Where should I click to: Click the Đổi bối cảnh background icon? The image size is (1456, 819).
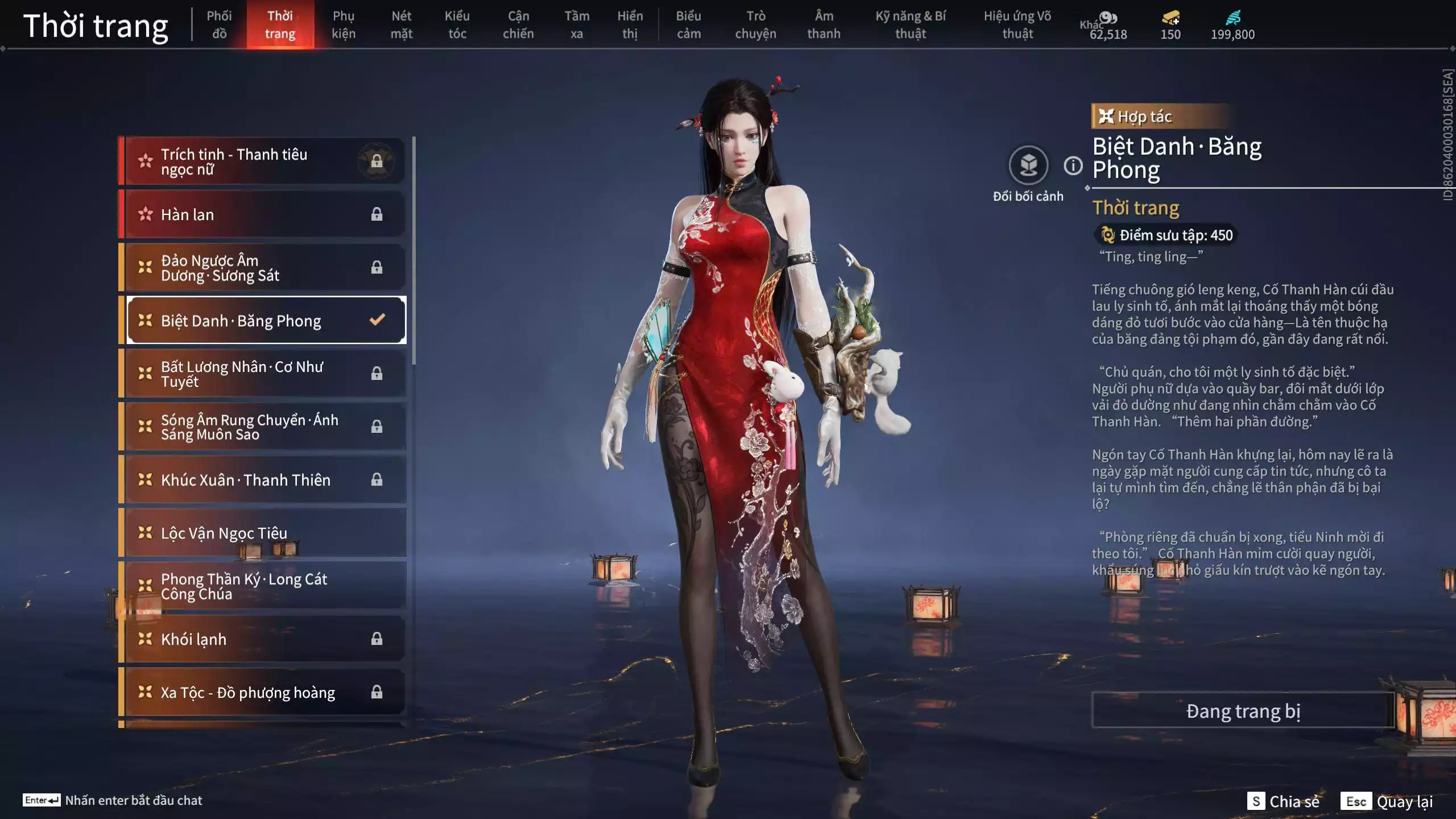point(1028,166)
